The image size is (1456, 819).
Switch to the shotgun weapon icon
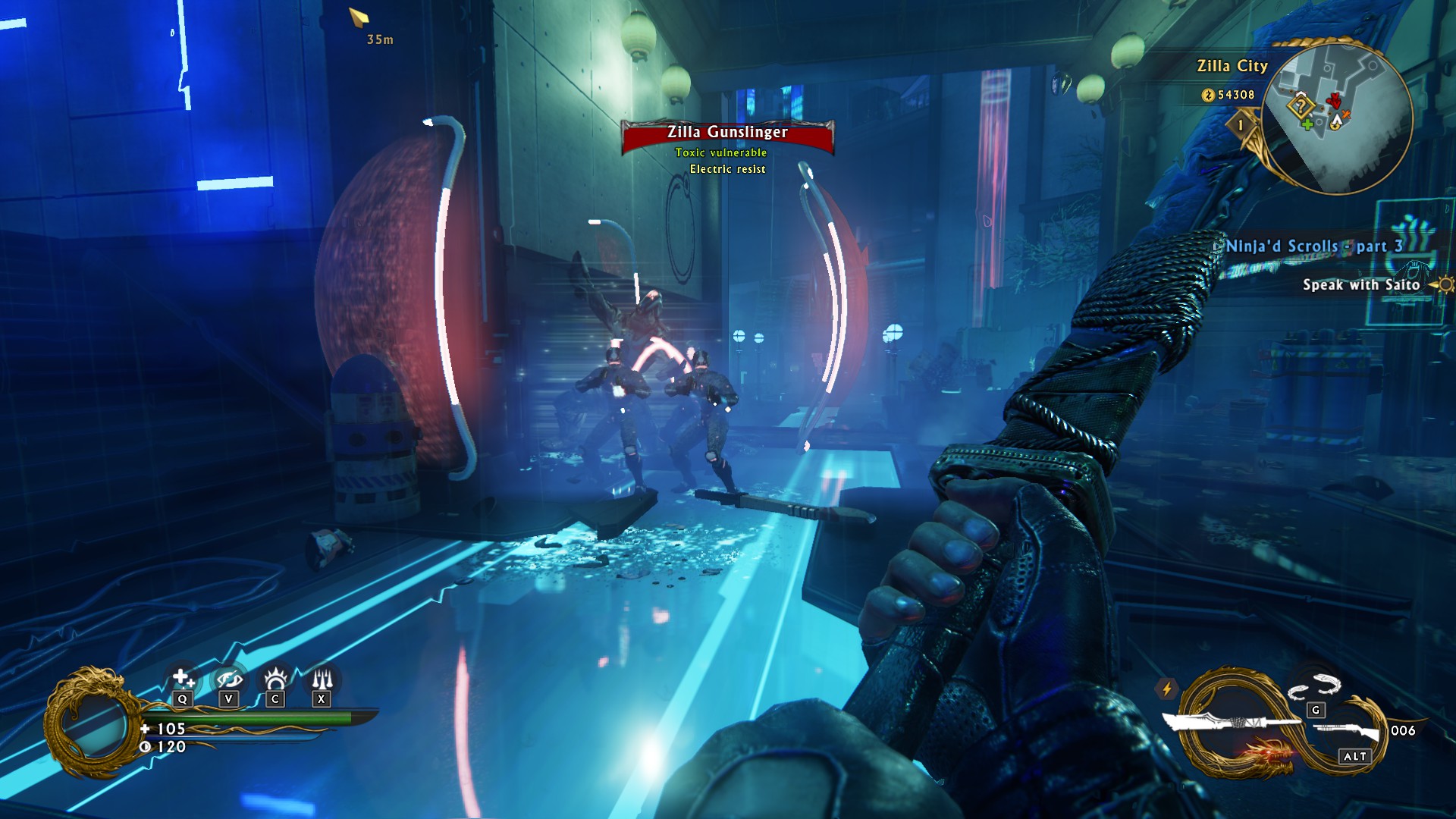[1346, 732]
